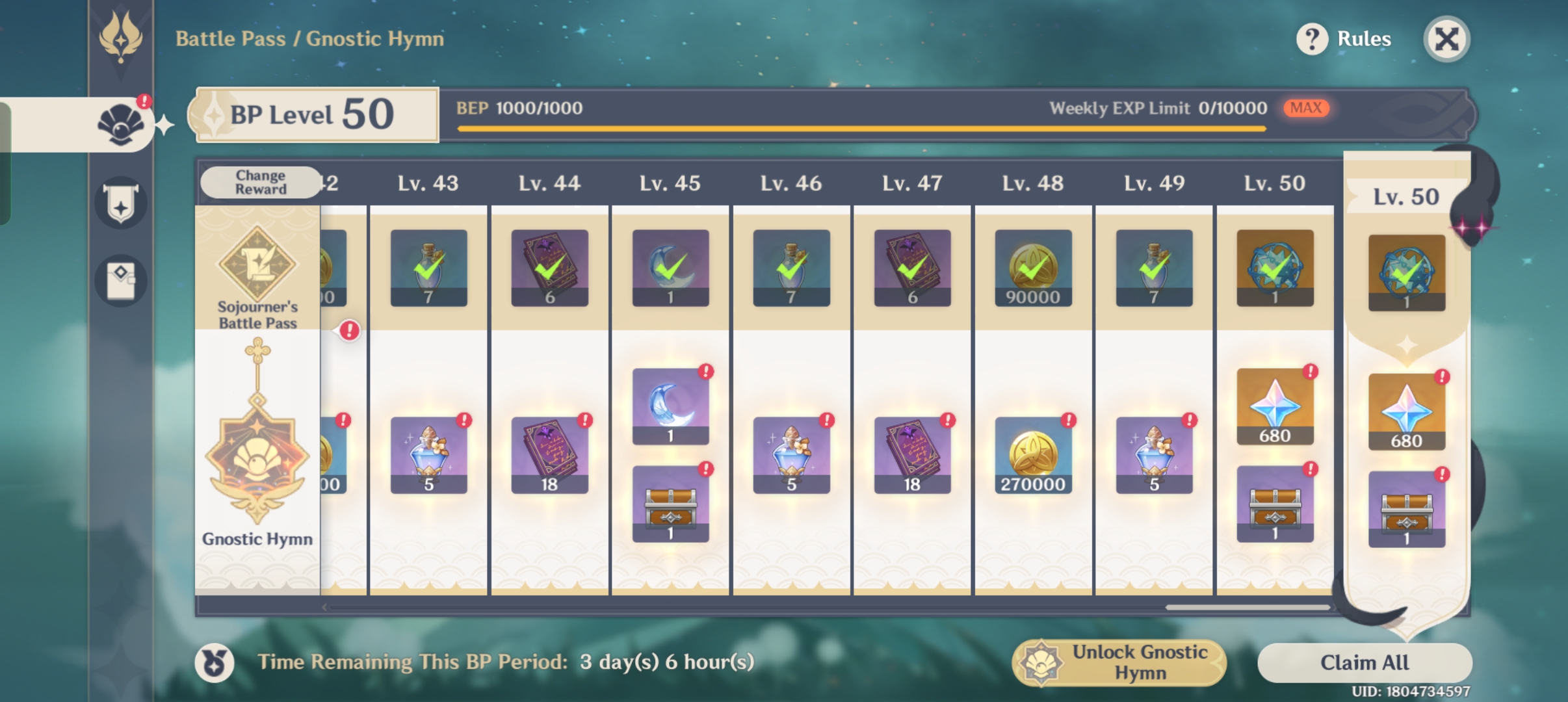Screen dimensions: 1568x702
Task: Select the Lv. 48 270000 Mora reward
Action: 1032,455
